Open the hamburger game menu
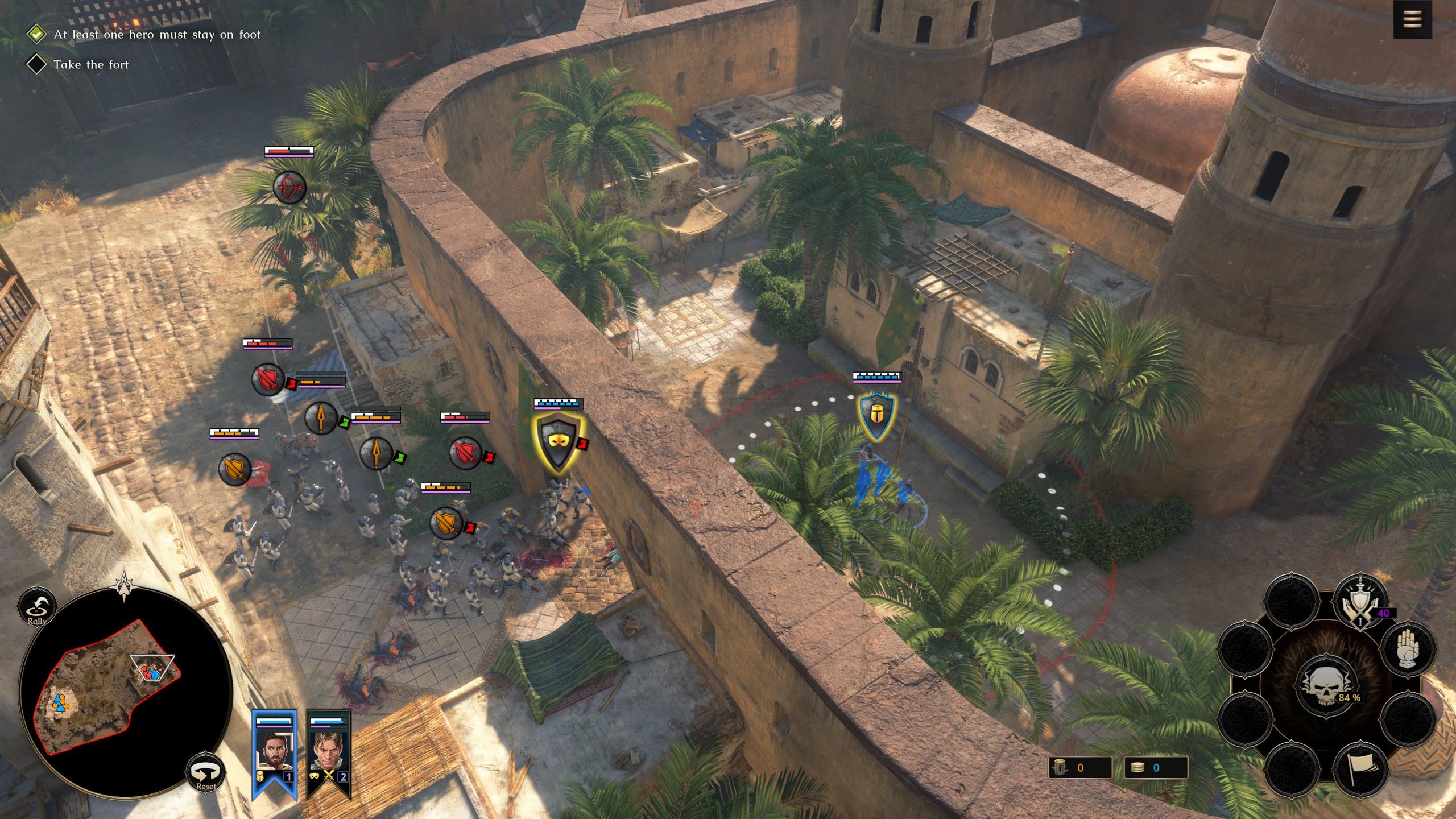1456x819 pixels. coord(1413,19)
